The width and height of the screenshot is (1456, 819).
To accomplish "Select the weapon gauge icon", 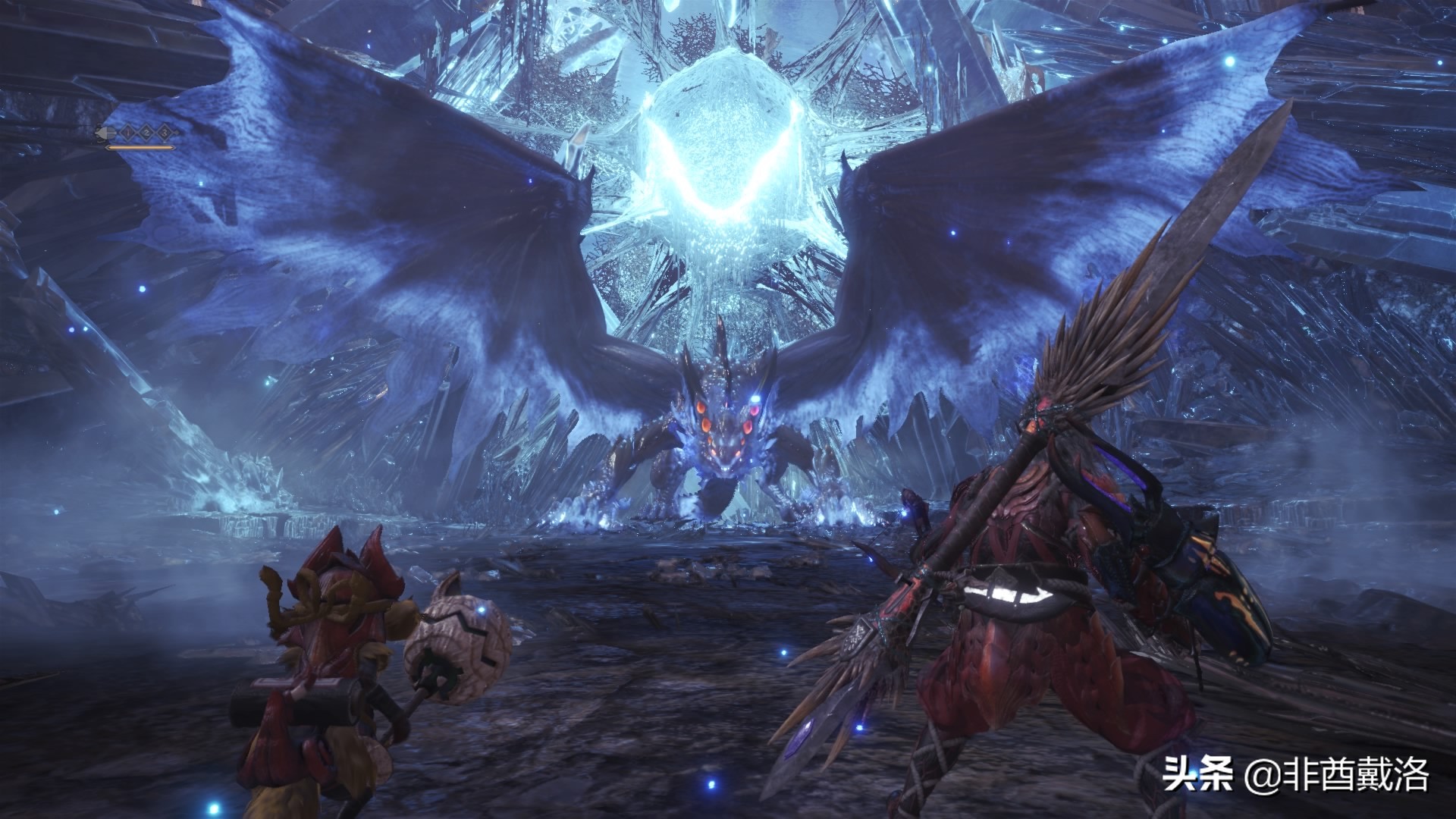I will [x=103, y=133].
